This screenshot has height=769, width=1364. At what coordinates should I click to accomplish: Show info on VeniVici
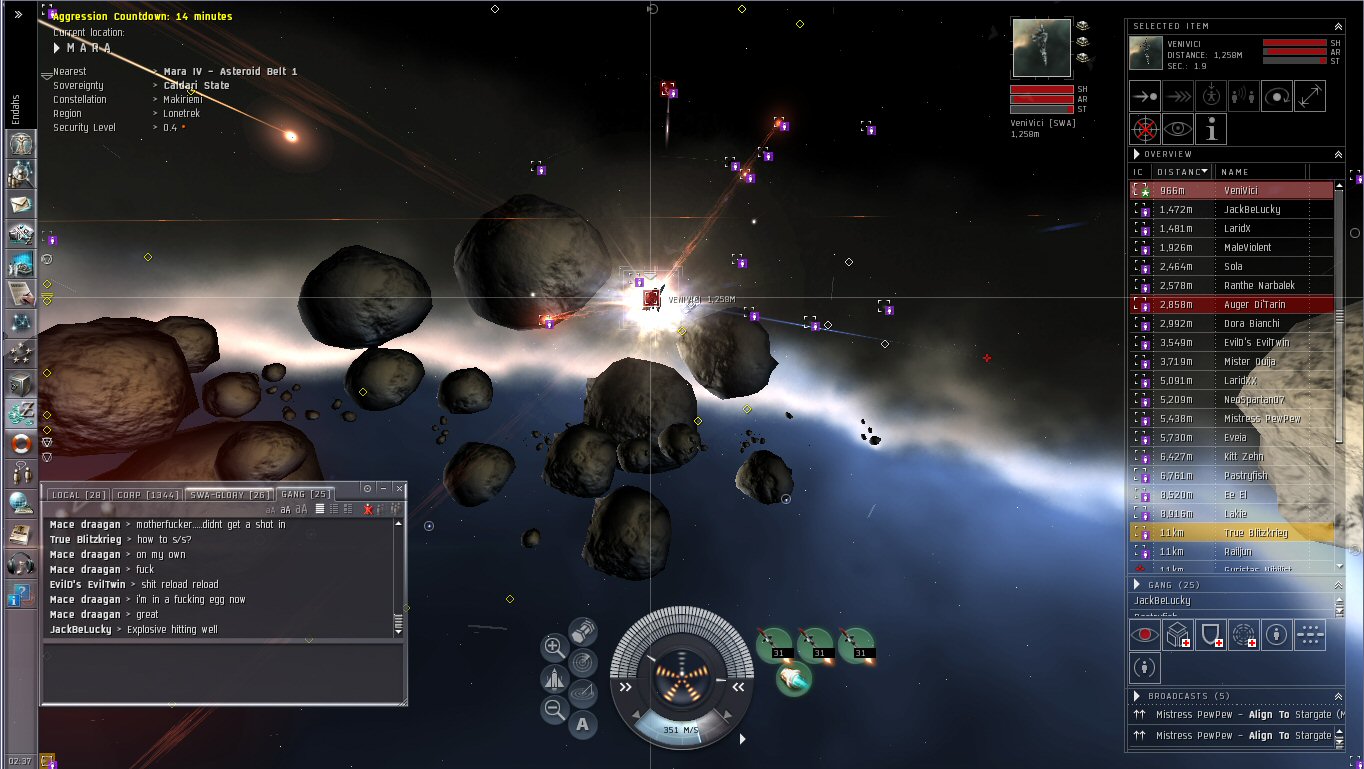[x=1212, y=129]
